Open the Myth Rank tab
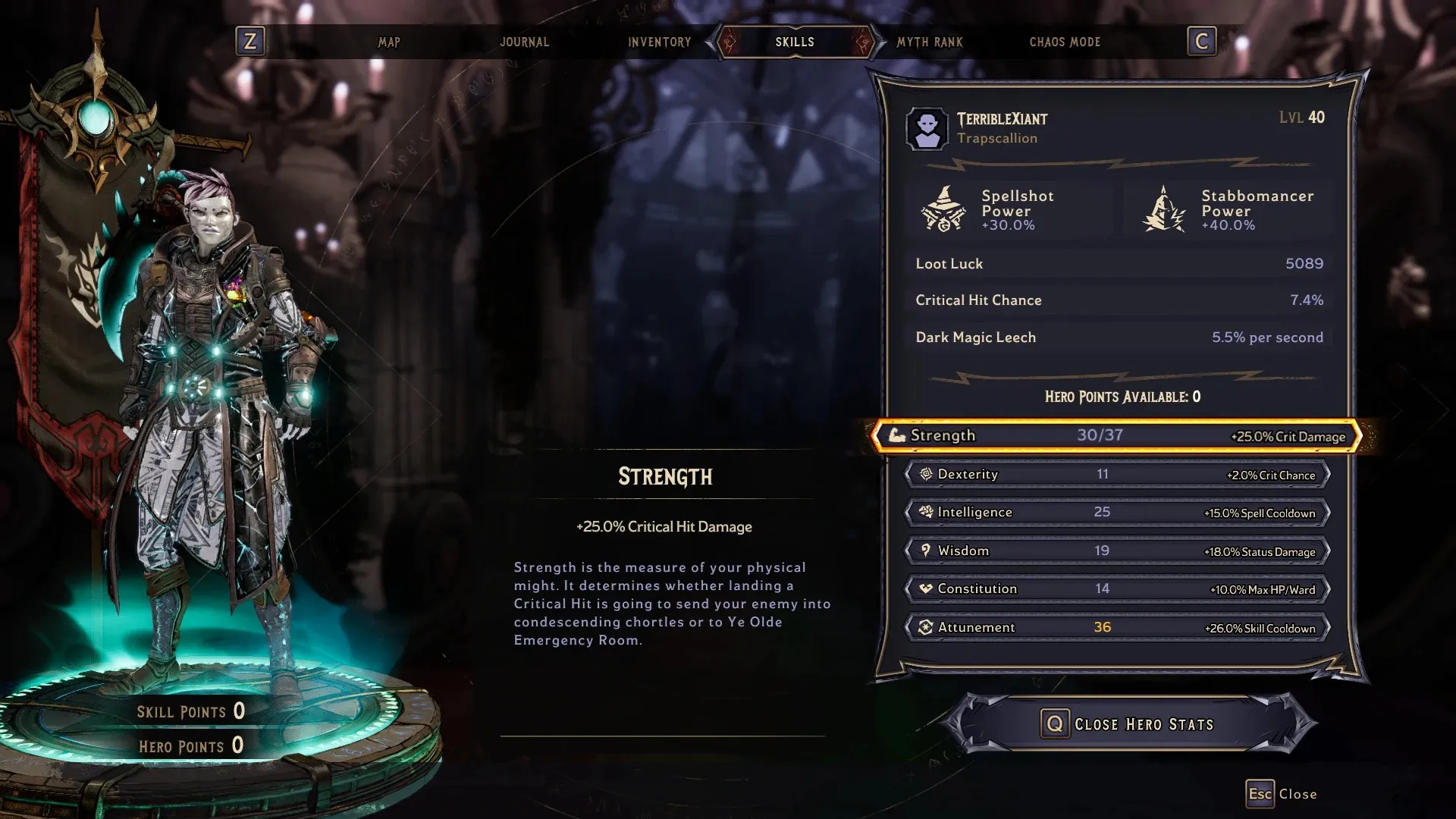 click(929, 42)
